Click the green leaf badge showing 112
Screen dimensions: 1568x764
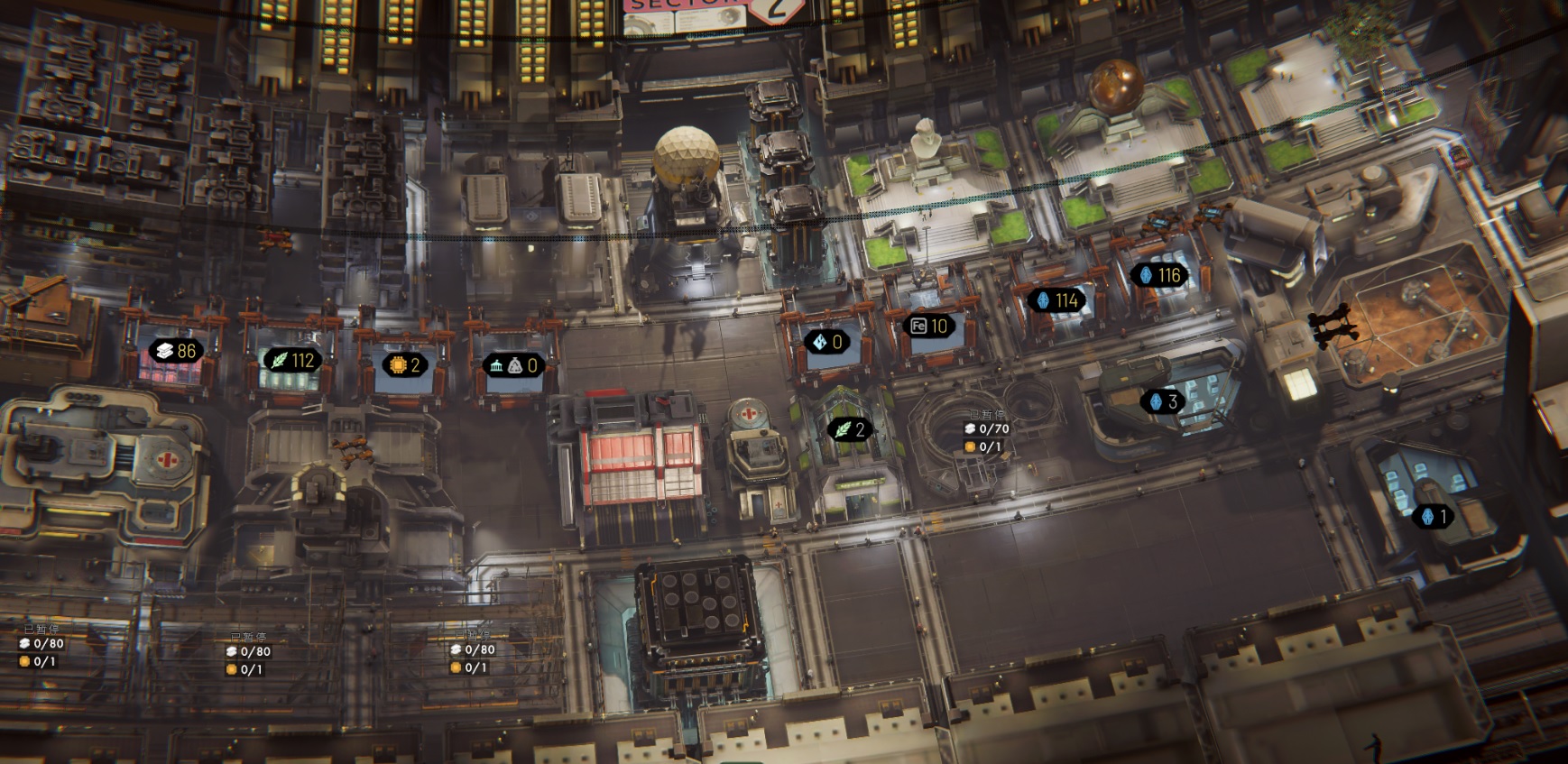point(291,361)
